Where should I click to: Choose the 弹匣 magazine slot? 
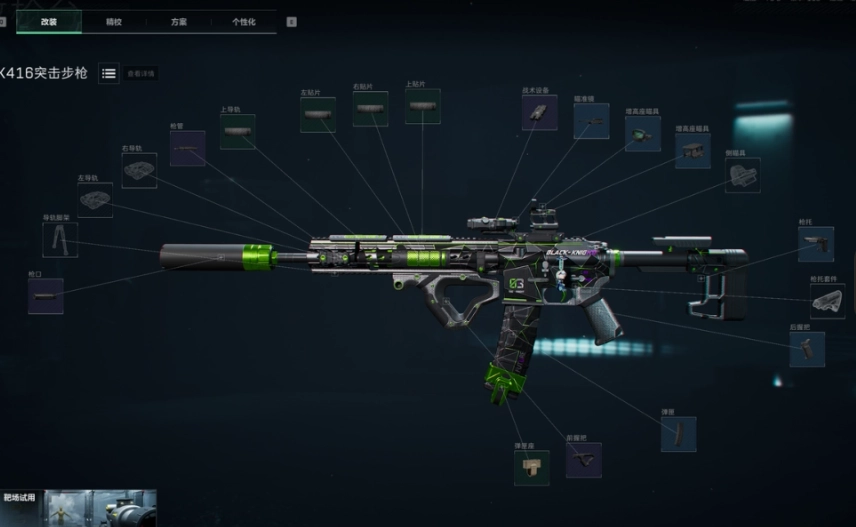[678, 434]
